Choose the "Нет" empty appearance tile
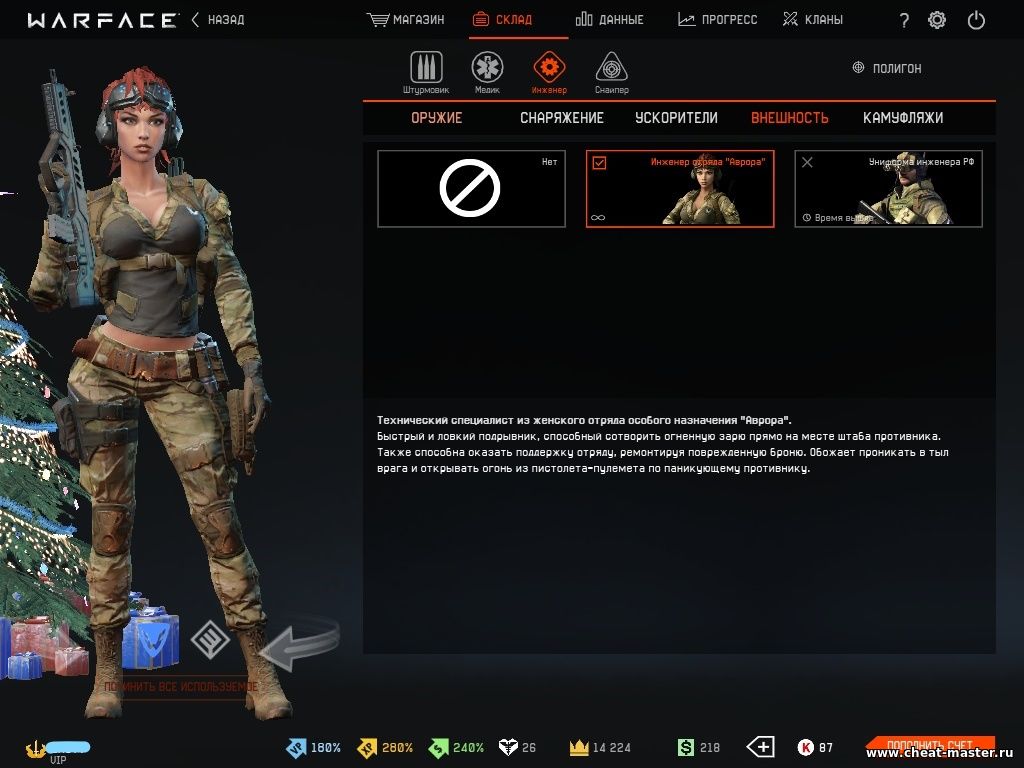Viewport: 1024px width, 768px height. [470, 189]
